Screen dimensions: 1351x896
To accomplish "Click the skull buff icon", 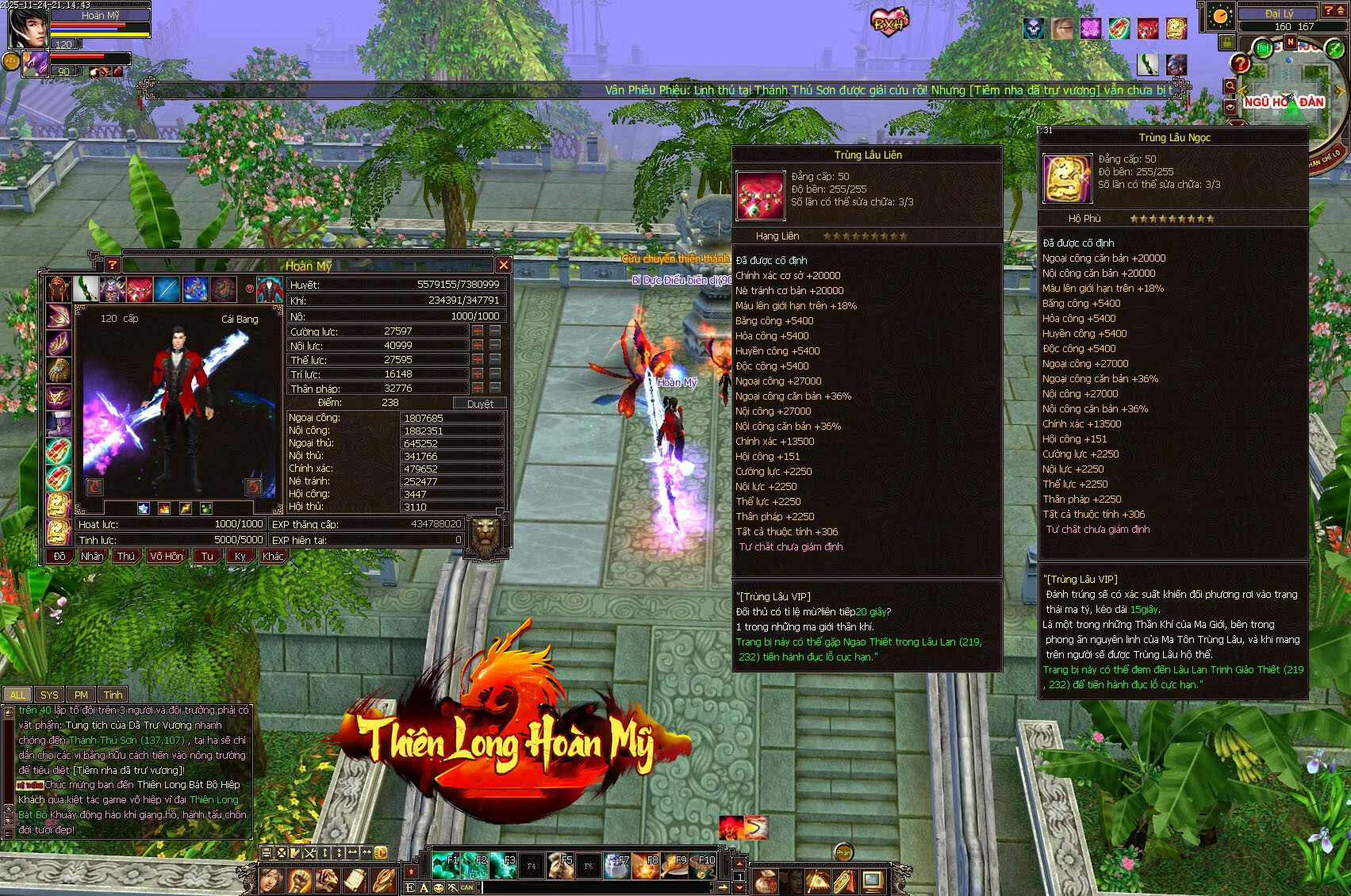I will 1034,29.
